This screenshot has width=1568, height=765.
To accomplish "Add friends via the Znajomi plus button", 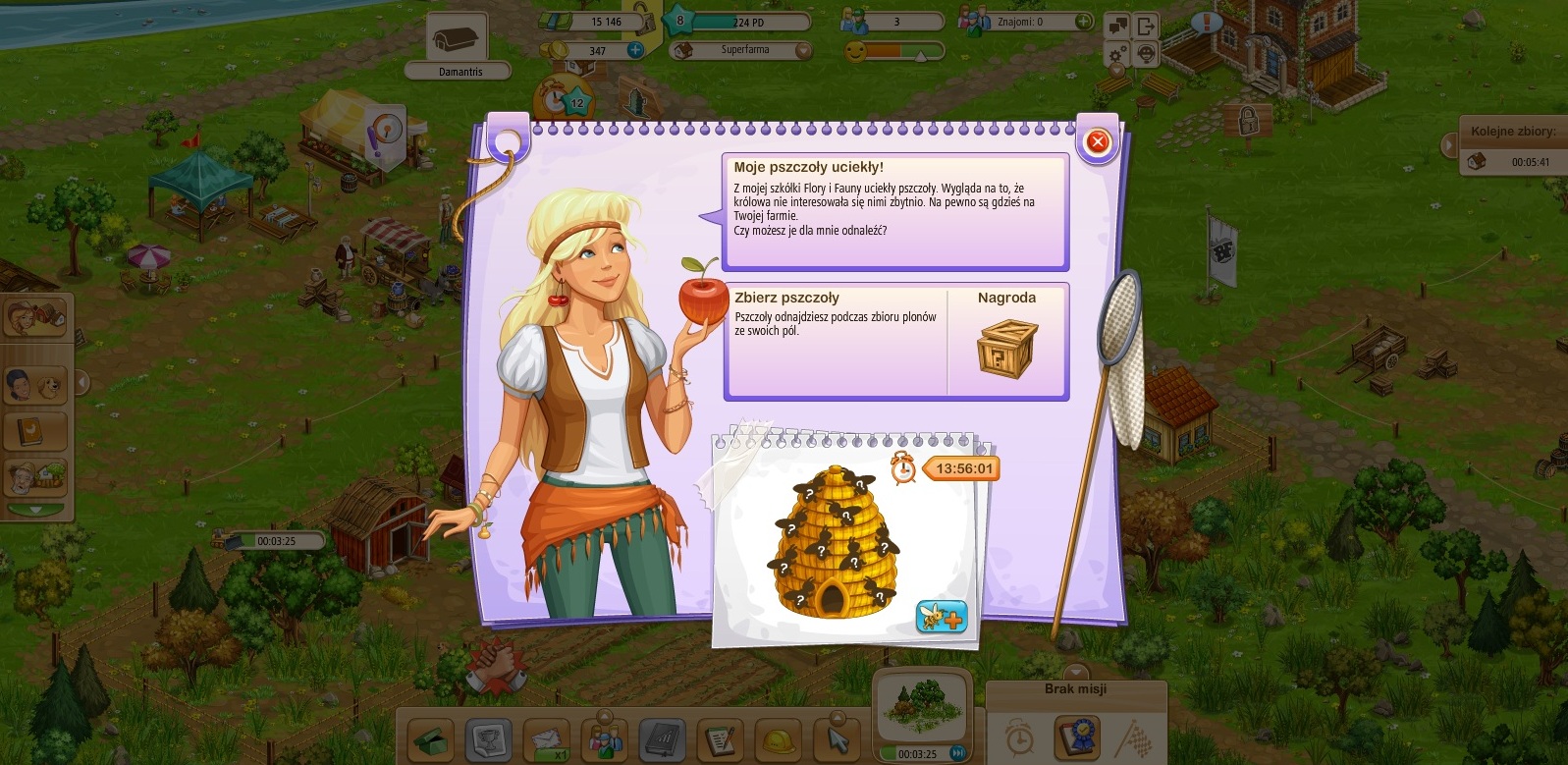I will pyautogui.click(x=1082, y=21).
